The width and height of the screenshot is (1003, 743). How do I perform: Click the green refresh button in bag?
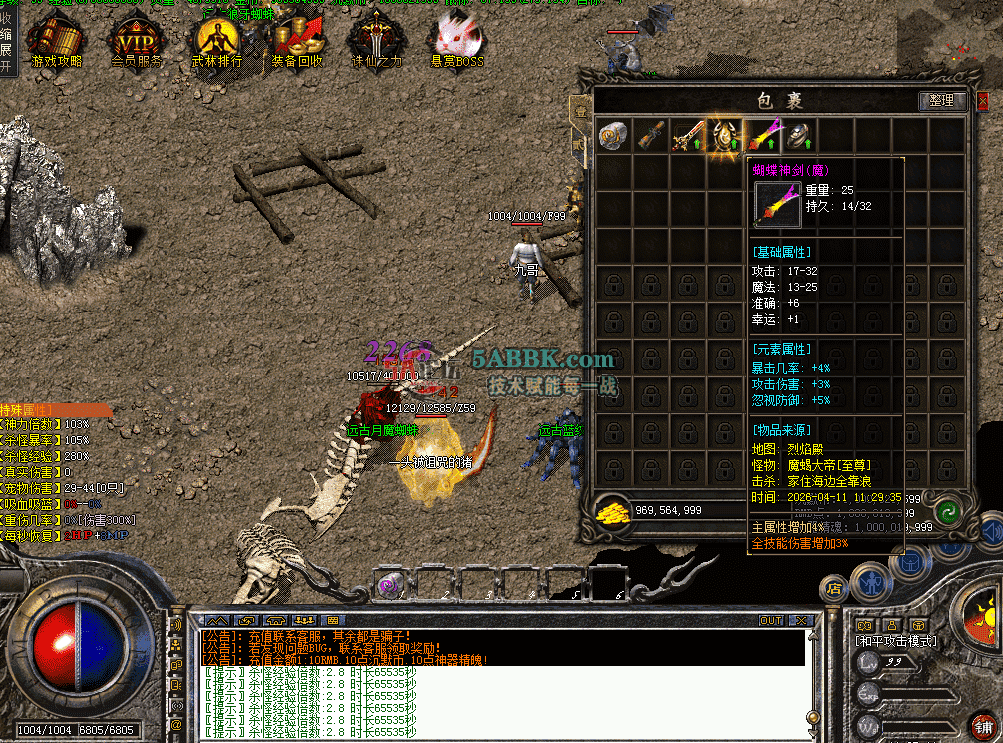[x=948, y=510]
